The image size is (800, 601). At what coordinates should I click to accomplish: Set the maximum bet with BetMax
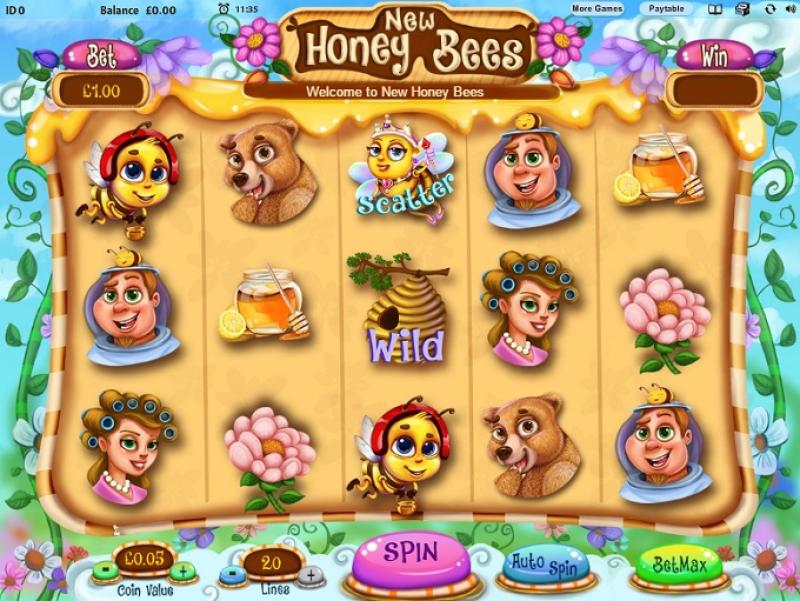(678, 565)
